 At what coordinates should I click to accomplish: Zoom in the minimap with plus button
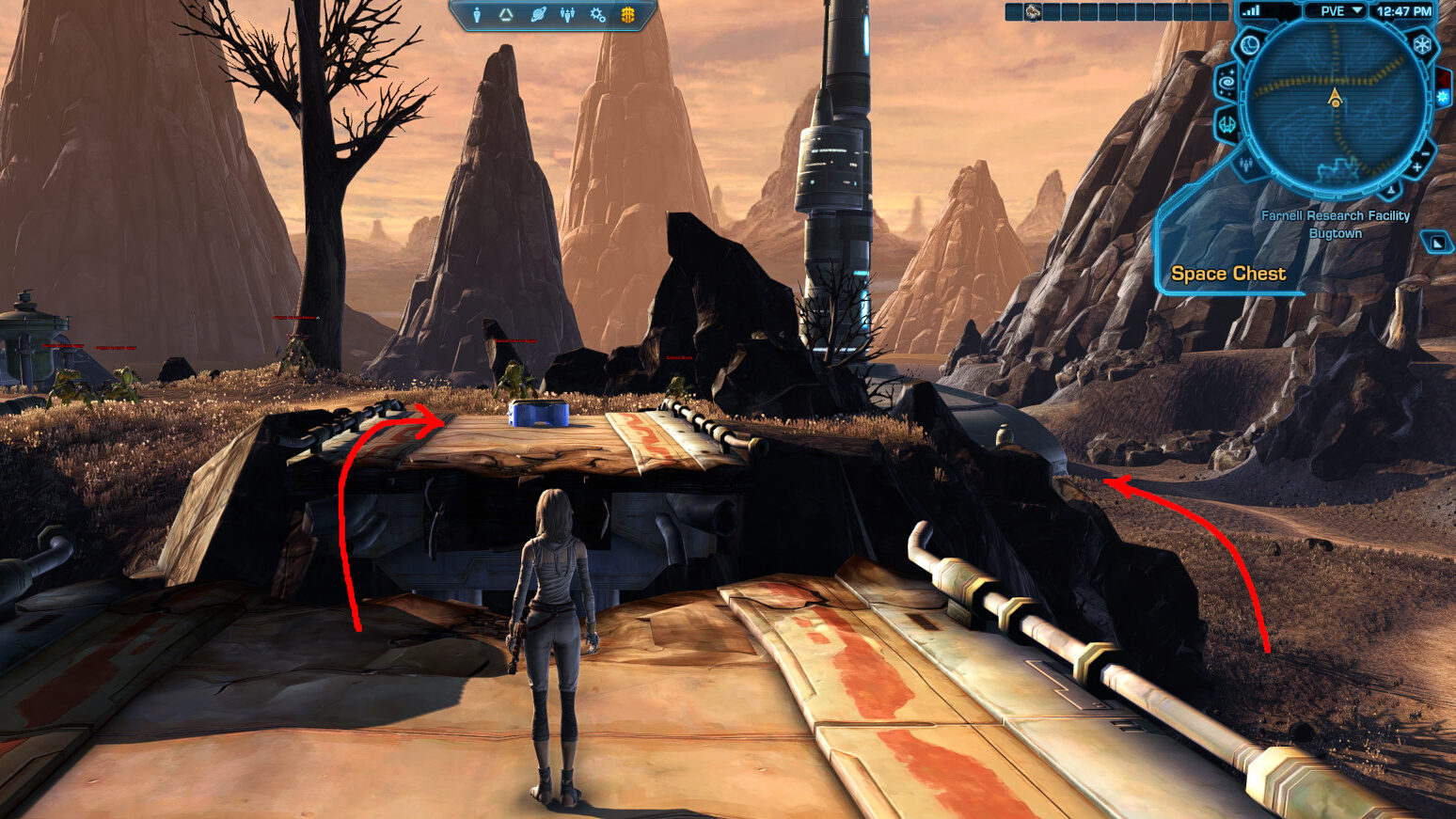pyautogui.click(x=1416, y=168)
